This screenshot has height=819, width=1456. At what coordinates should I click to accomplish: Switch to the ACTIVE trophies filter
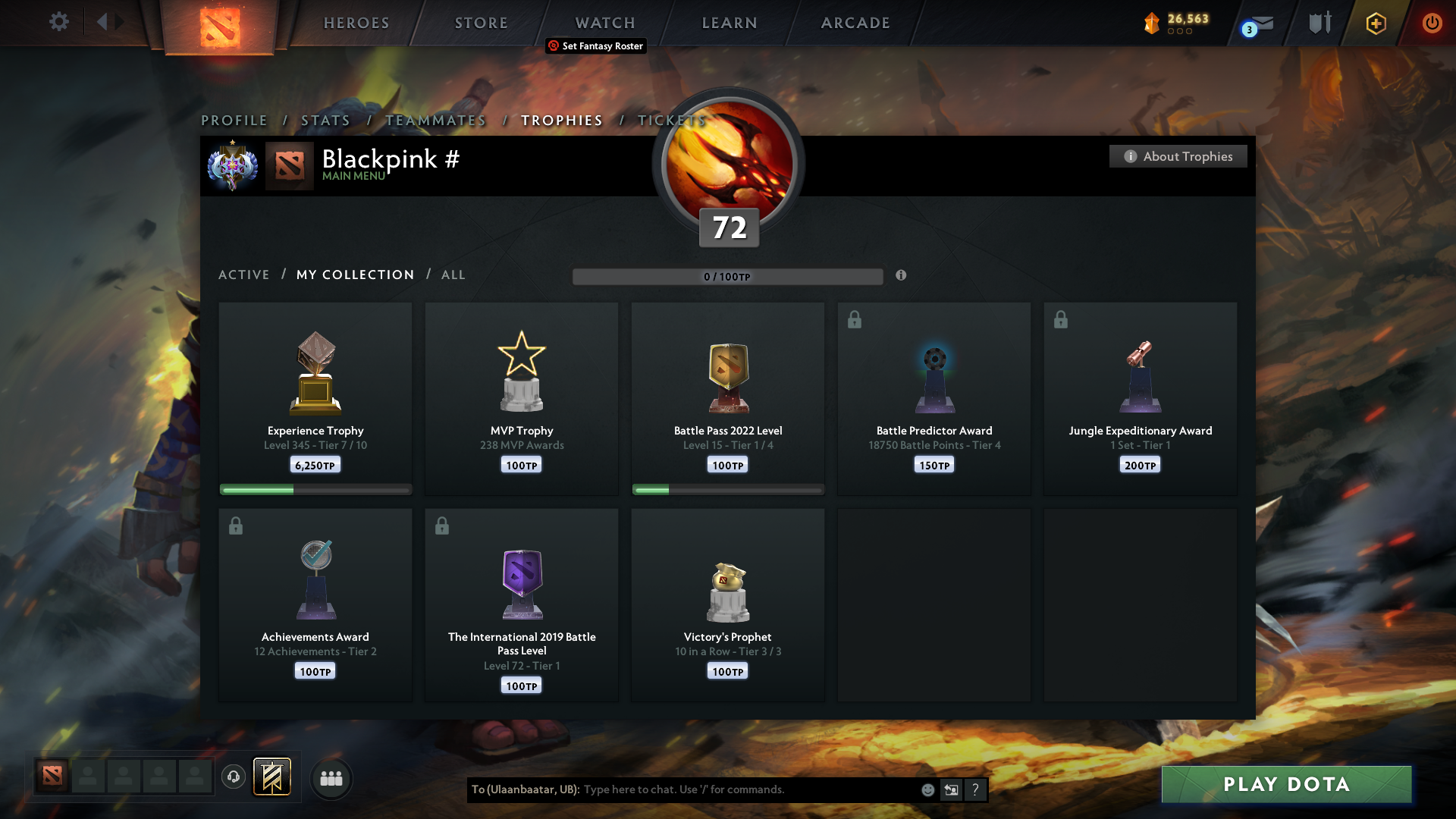tap(244, 275)
